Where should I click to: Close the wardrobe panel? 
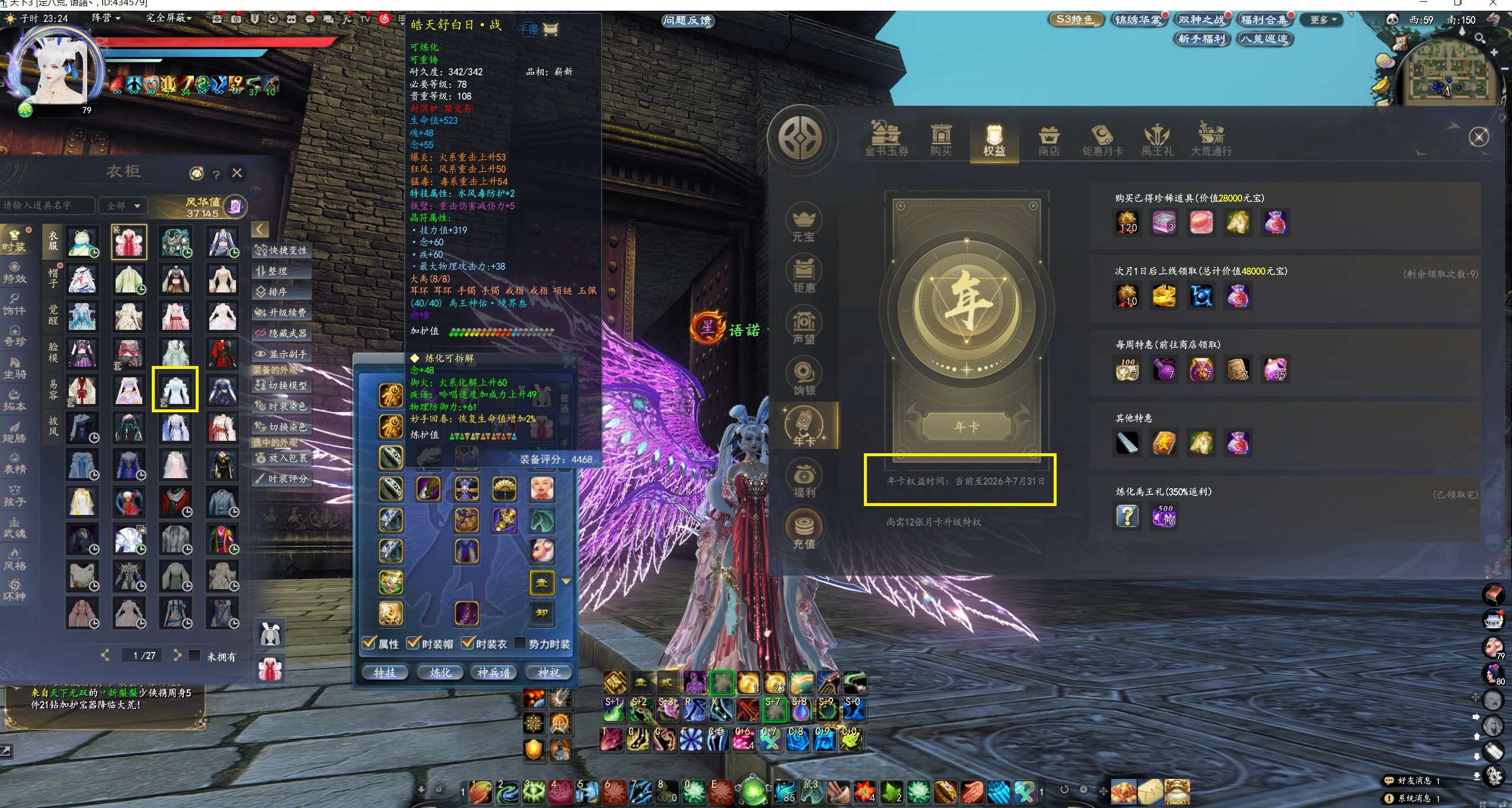pyautogui.click(x=237, y=173)
